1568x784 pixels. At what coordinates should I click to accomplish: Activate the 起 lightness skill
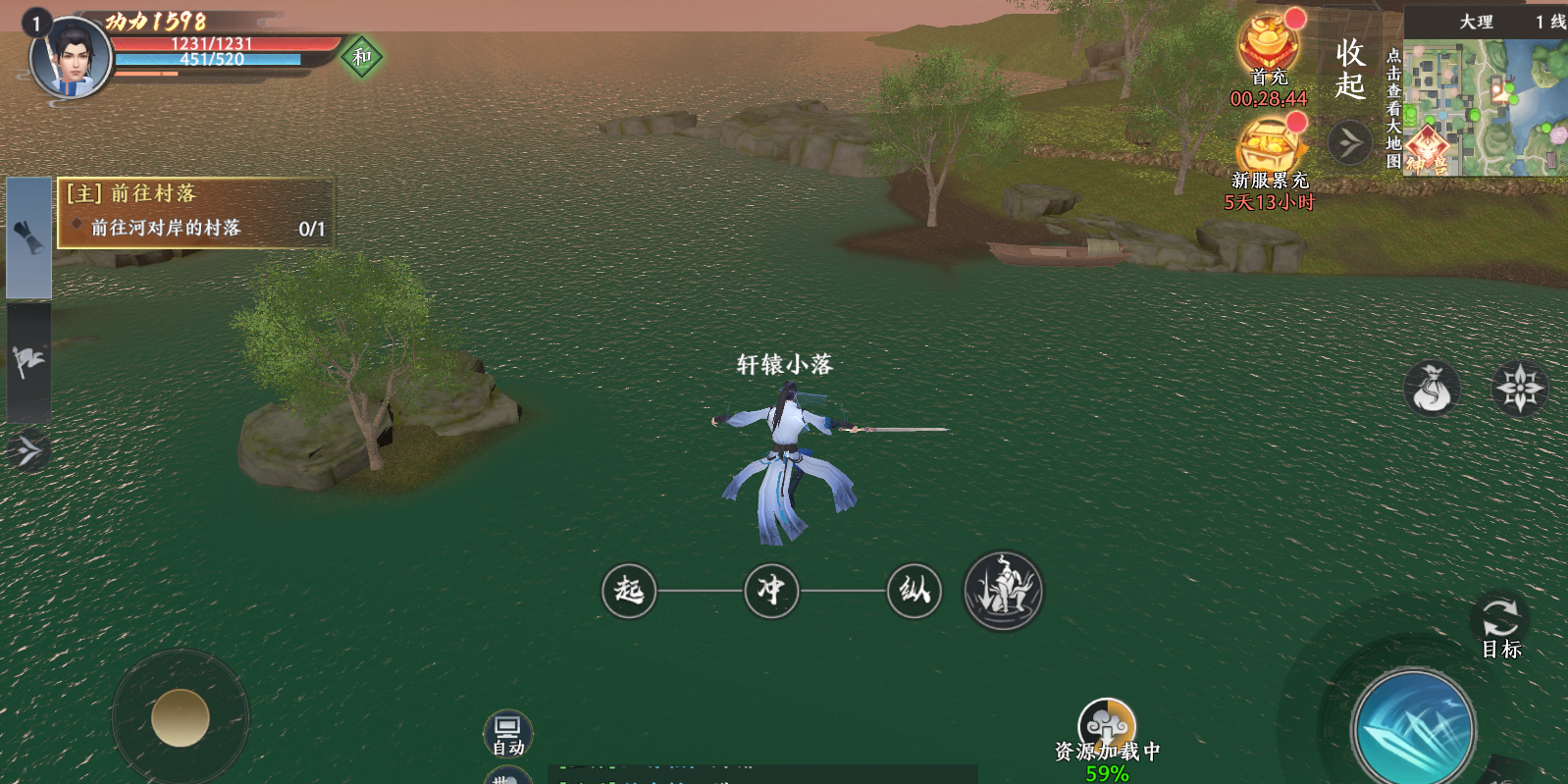pos(629,591)
